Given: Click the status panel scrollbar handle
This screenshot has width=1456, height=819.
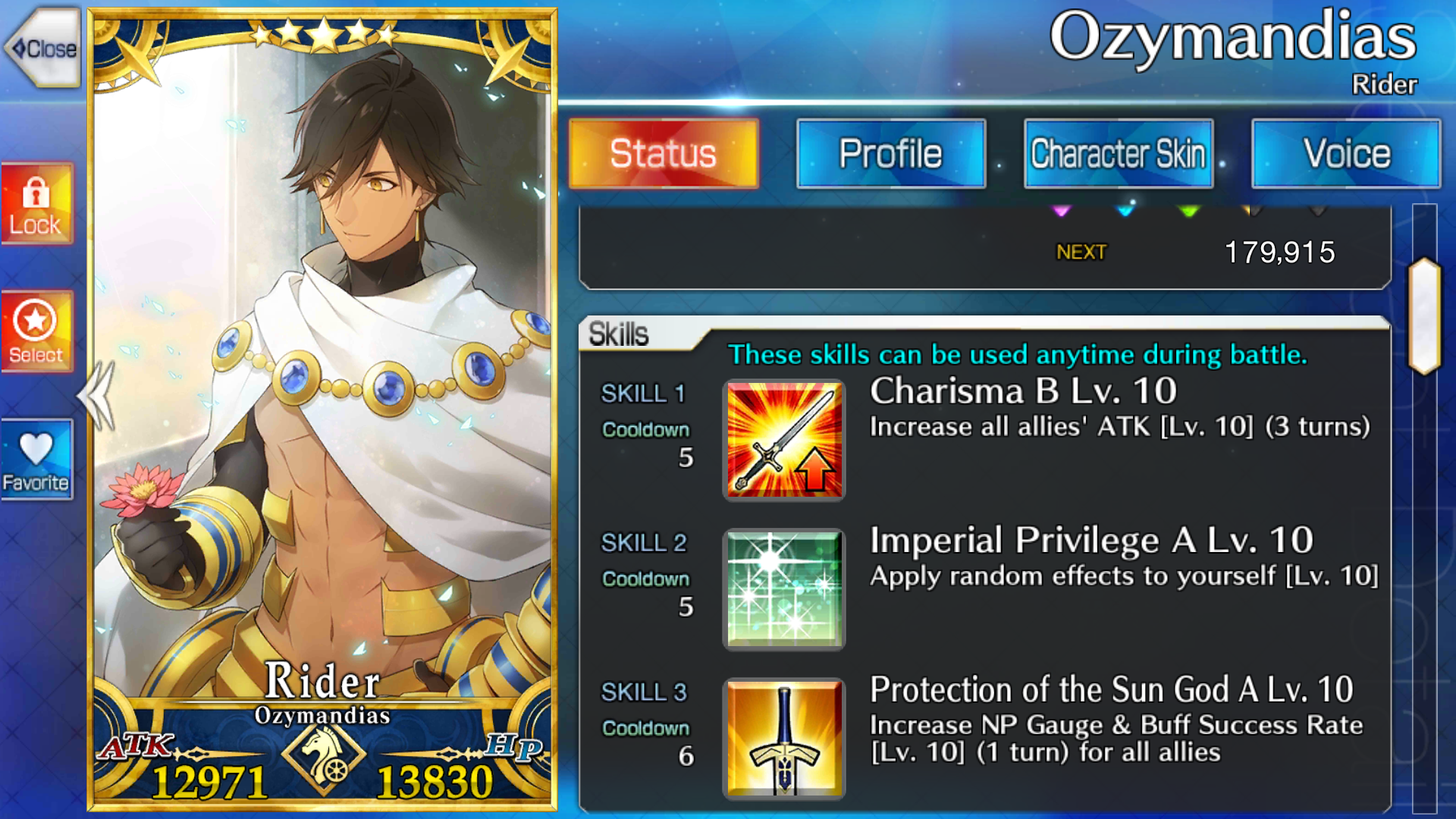Looking at the screenshot, I should (1425, 316).
